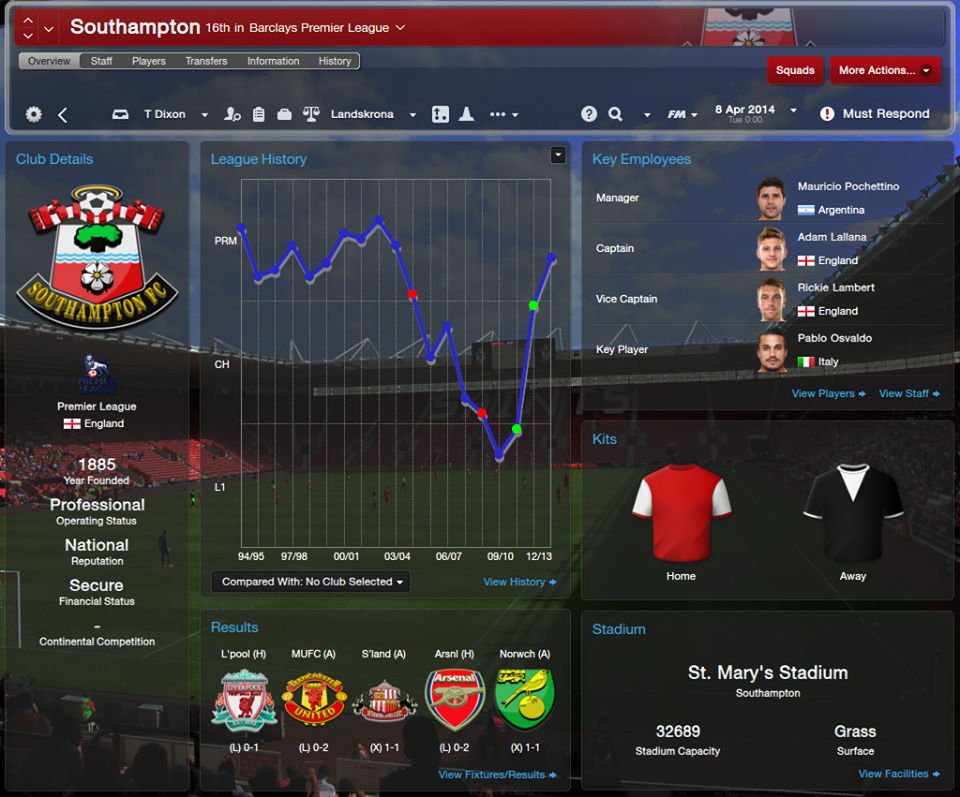This screenshot has height=797, width=960.
Task: Select the Arsenal result badge
Action: click(455, 699)
